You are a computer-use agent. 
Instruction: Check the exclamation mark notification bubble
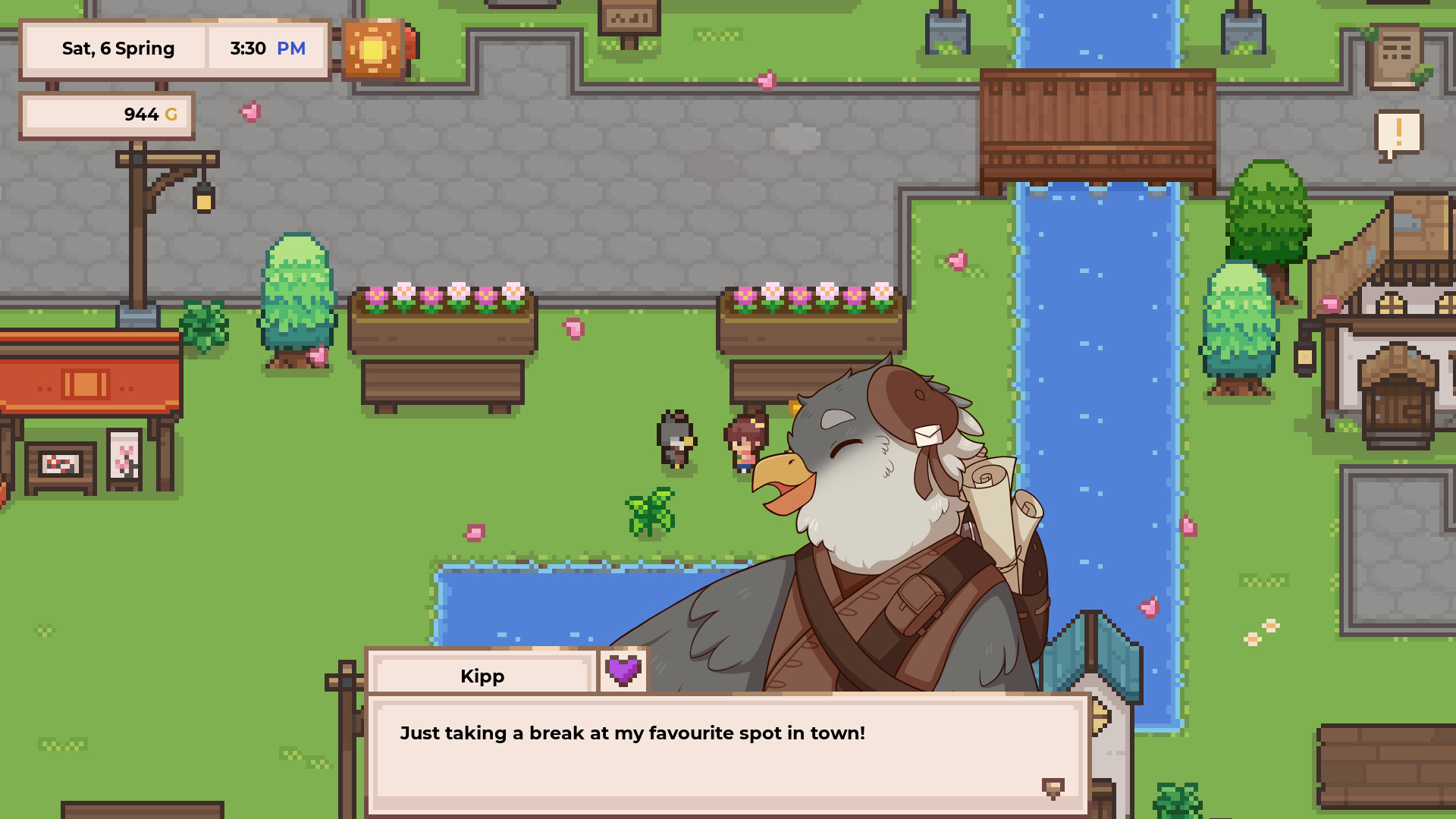coord(1398,134)
